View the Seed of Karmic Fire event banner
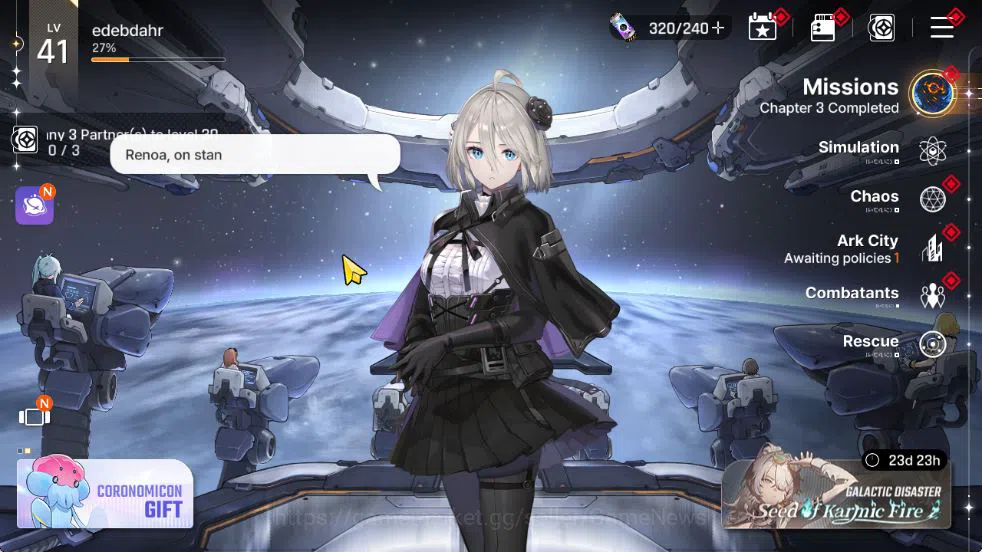Image resolution: width=982 pixels, height=552 pixels. click(x=836, y=494)
